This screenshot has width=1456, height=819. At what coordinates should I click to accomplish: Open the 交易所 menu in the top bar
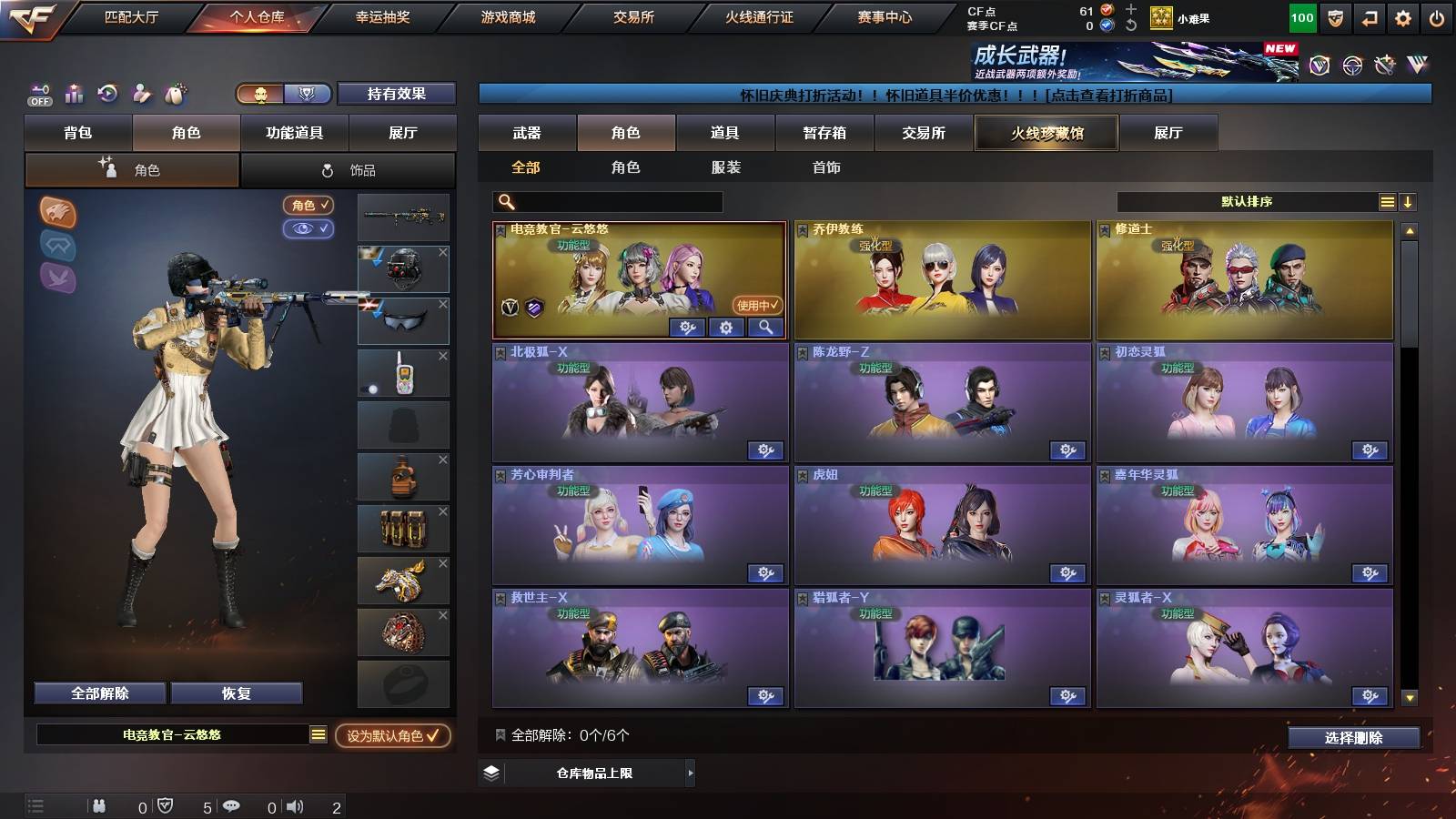coord(632,15)
